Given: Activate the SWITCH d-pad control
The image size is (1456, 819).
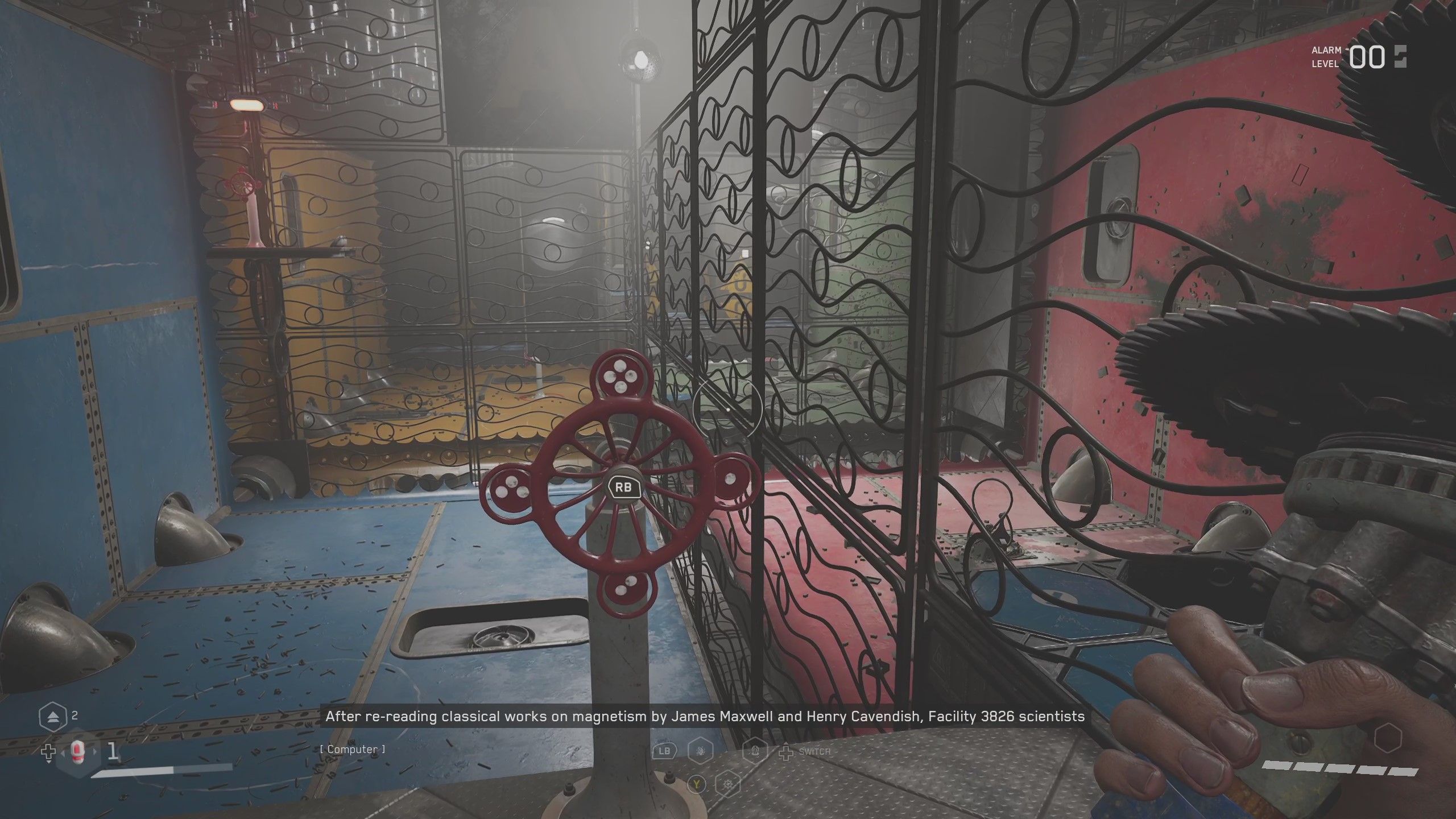Looking at the screenshot, I should 786,755.
